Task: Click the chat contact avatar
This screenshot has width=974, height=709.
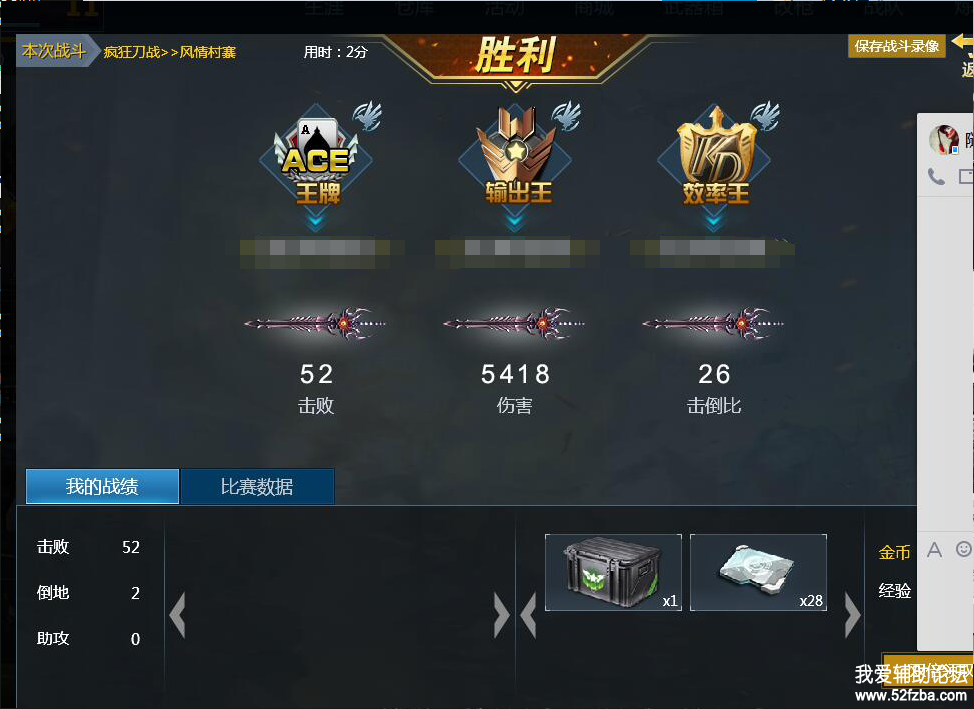Action: (x=944, y=139)
